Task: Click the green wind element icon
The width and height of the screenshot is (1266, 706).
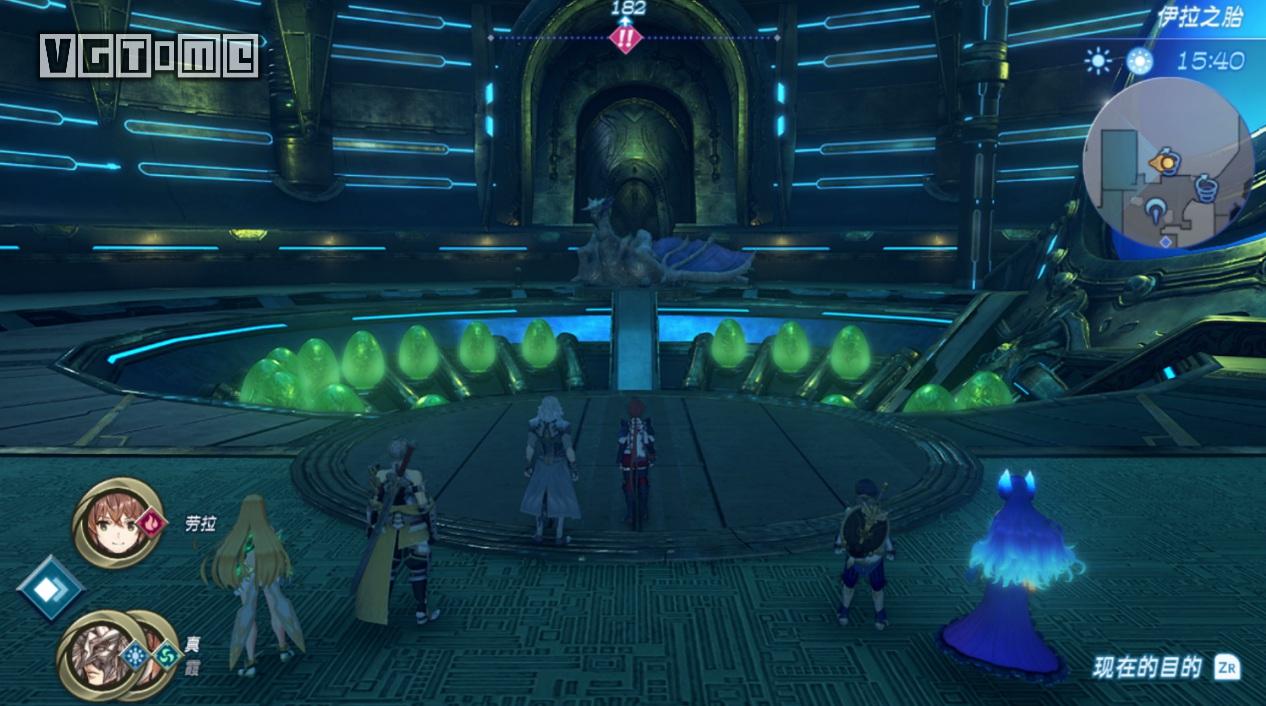Action: (165, 656)
